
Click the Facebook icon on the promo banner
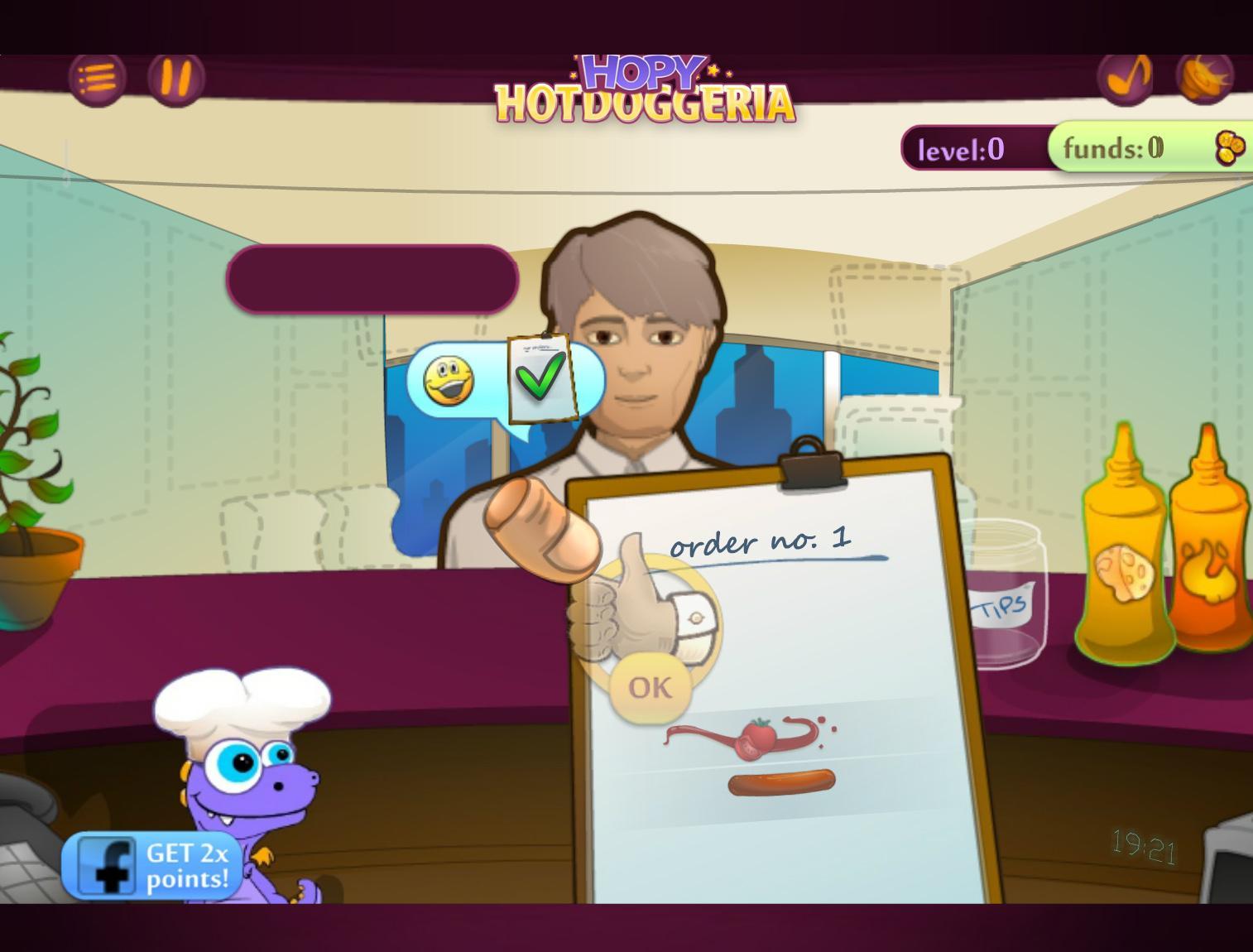pyautogui.click(x=108, y=865)
